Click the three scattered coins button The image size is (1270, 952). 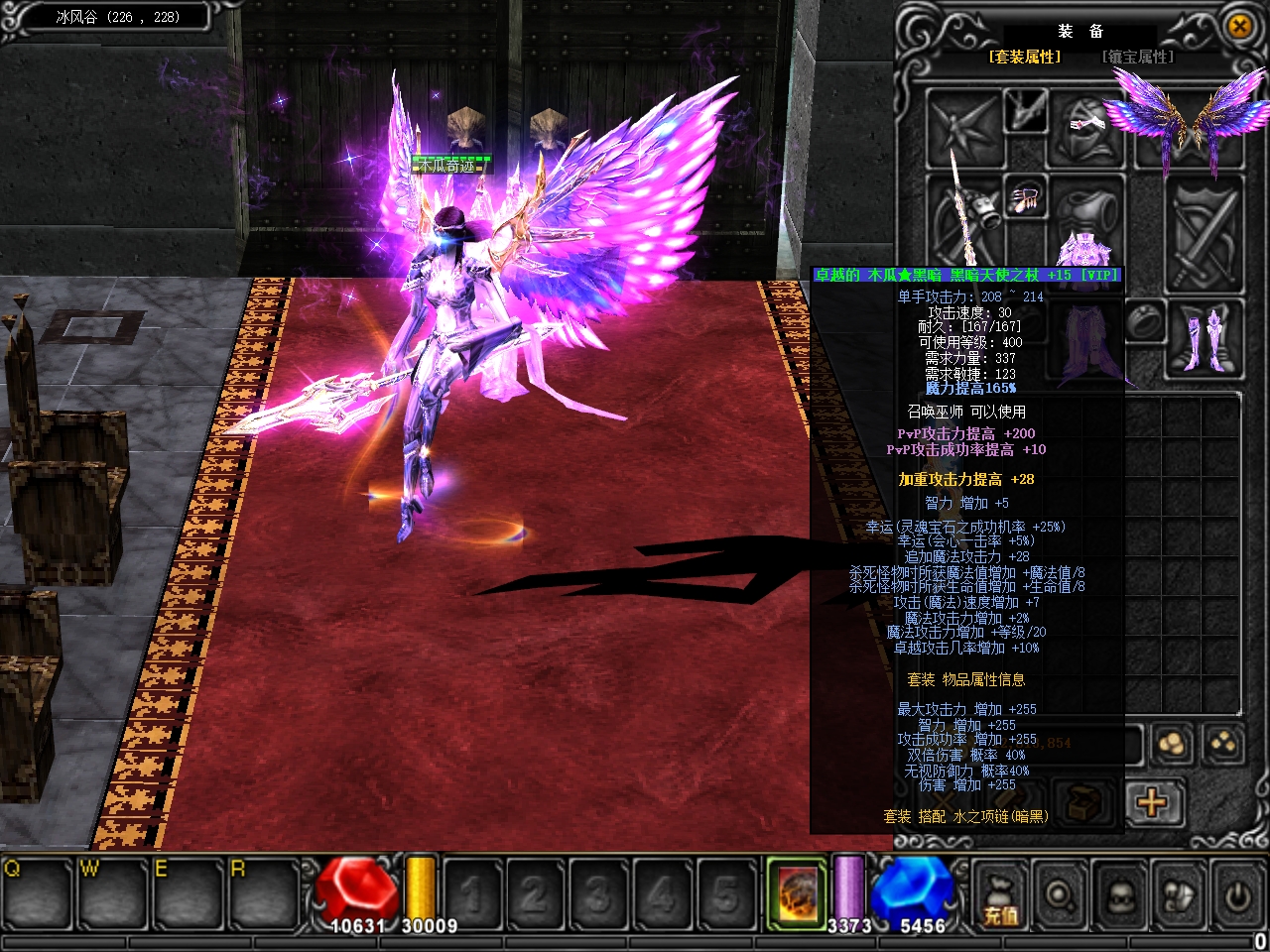tap(1224, 744)
